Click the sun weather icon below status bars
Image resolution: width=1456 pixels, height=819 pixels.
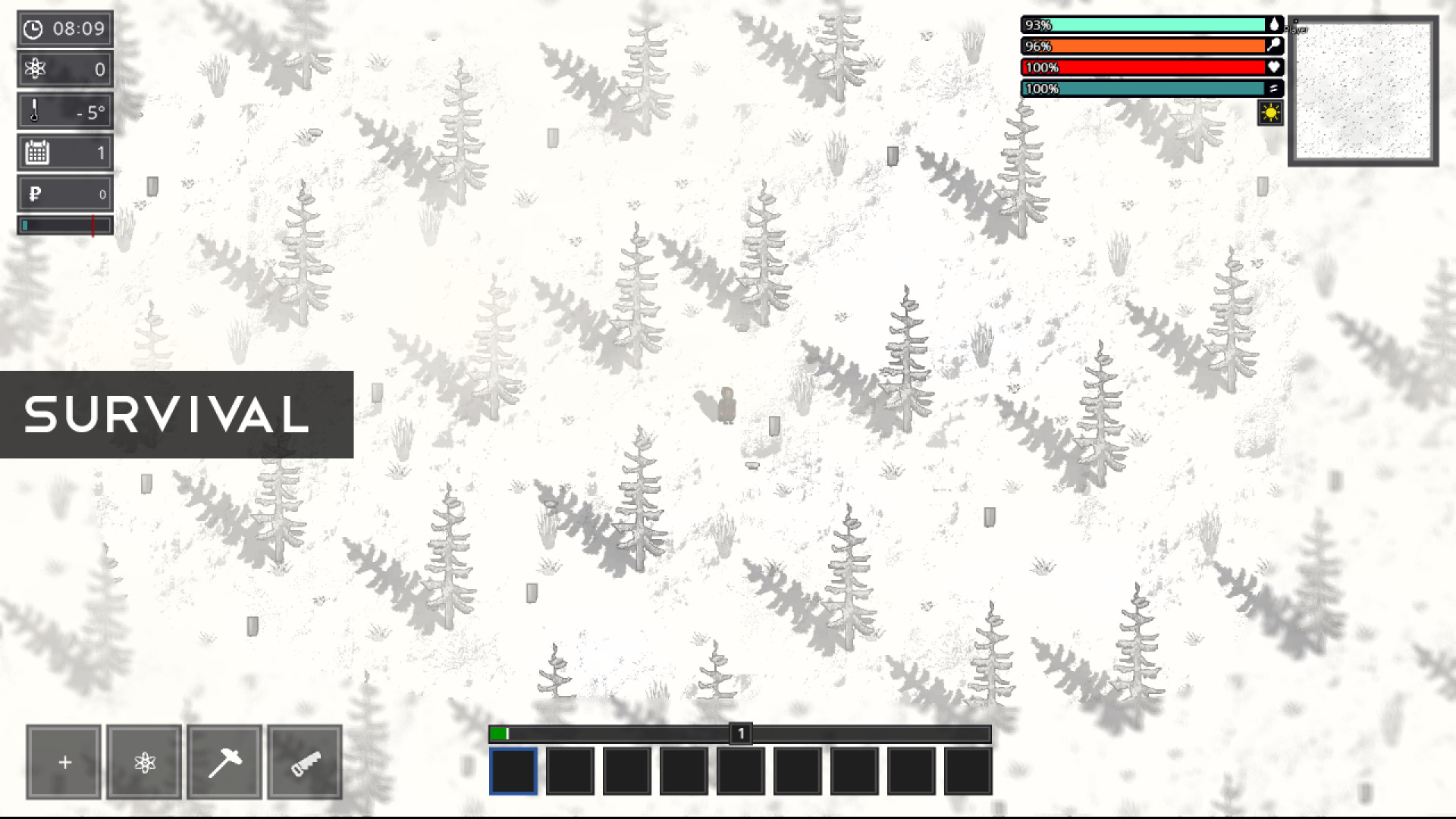point(1271,112)
